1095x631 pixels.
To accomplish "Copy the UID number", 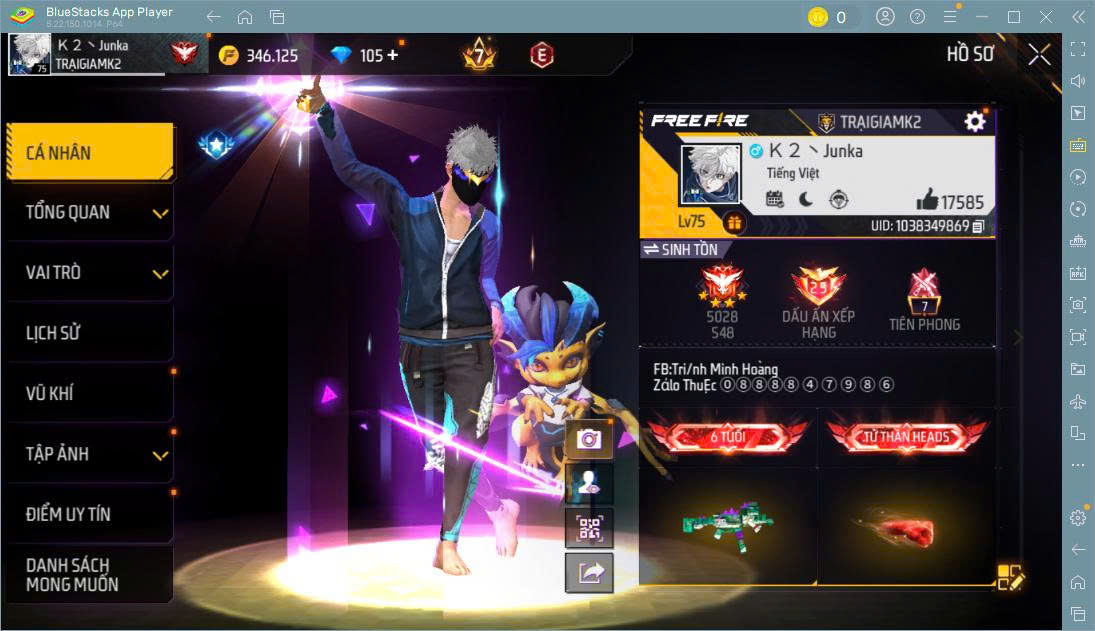I will (978, 227).
